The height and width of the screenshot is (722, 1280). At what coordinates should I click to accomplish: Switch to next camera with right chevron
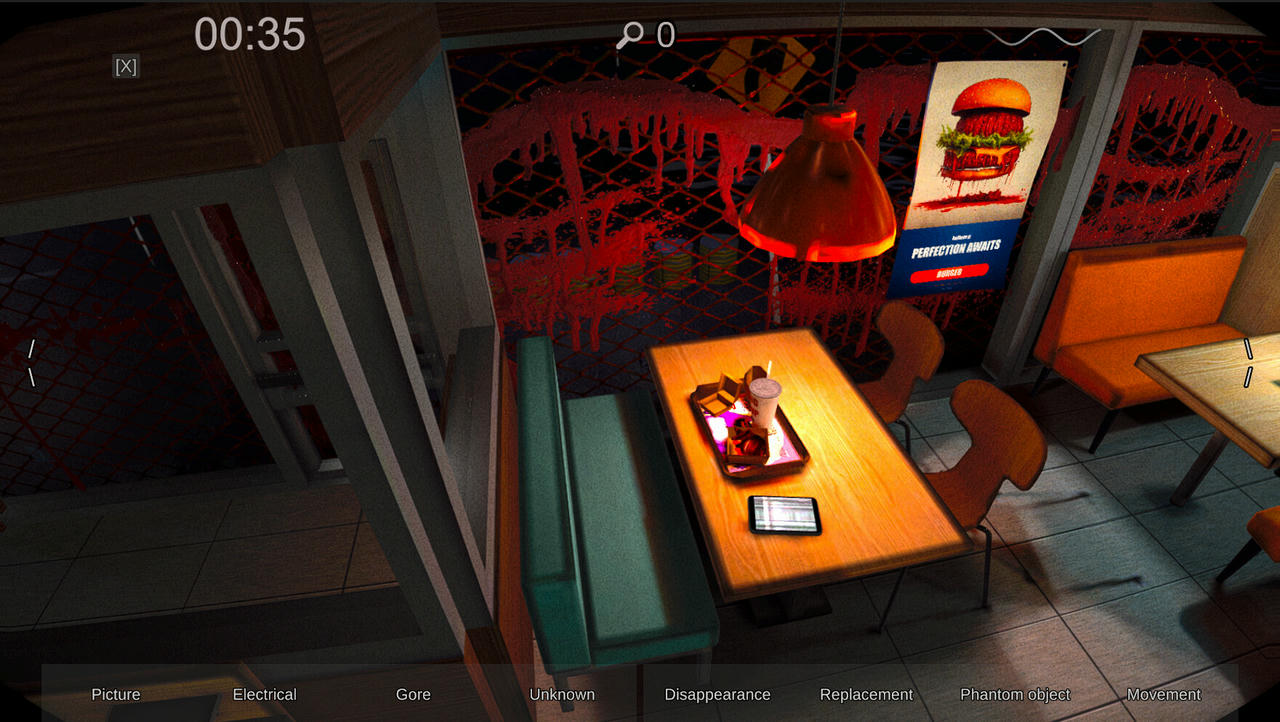tap(1248, 362)
